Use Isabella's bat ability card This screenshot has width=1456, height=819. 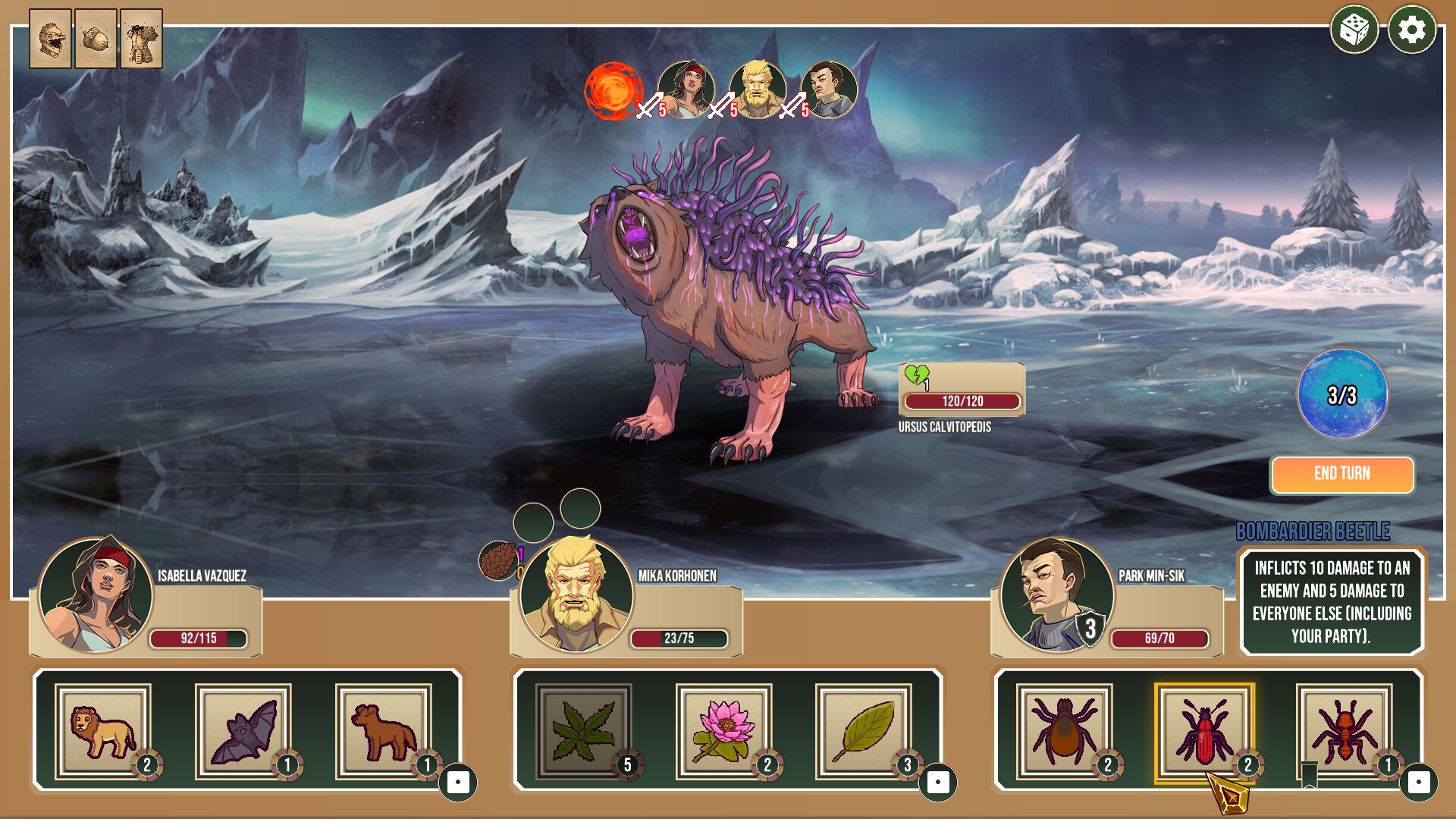pos(243,731)
